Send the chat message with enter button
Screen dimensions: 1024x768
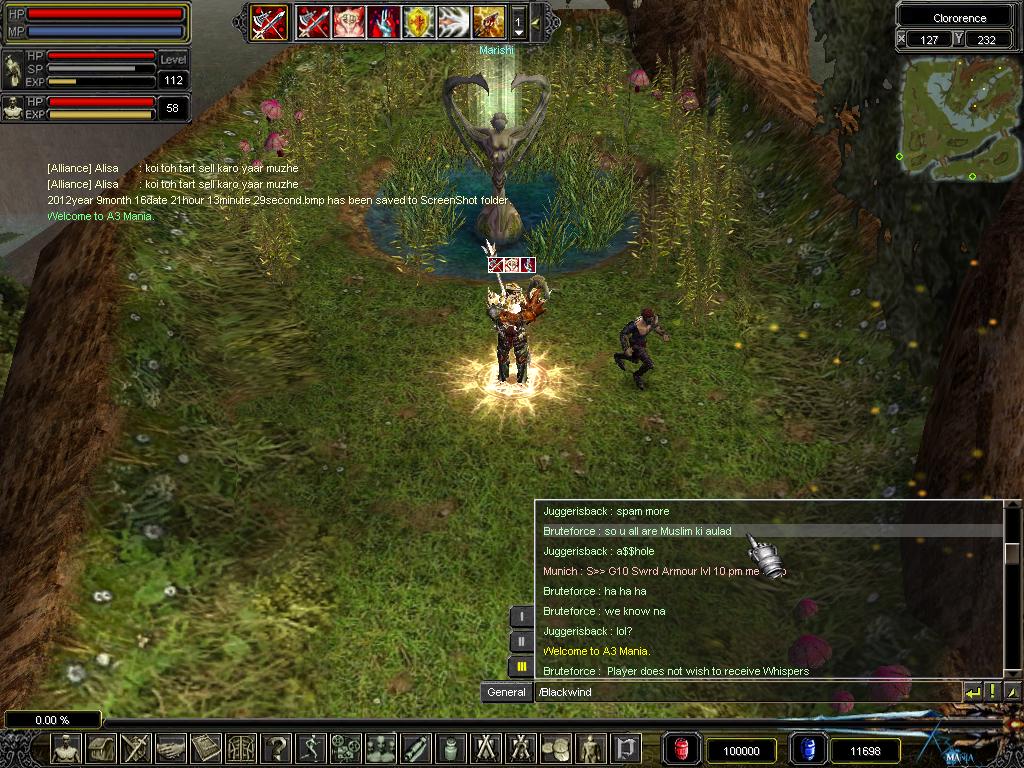point(972,692)
